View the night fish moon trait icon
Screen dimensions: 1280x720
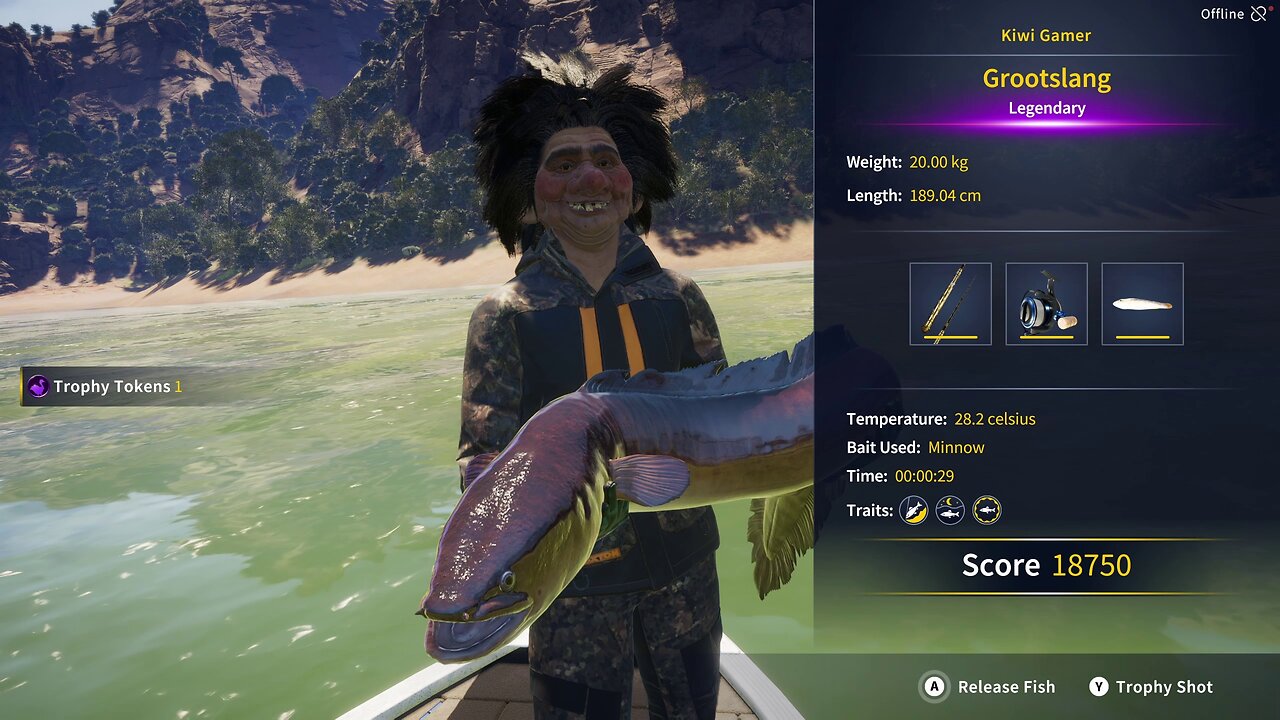950,511
